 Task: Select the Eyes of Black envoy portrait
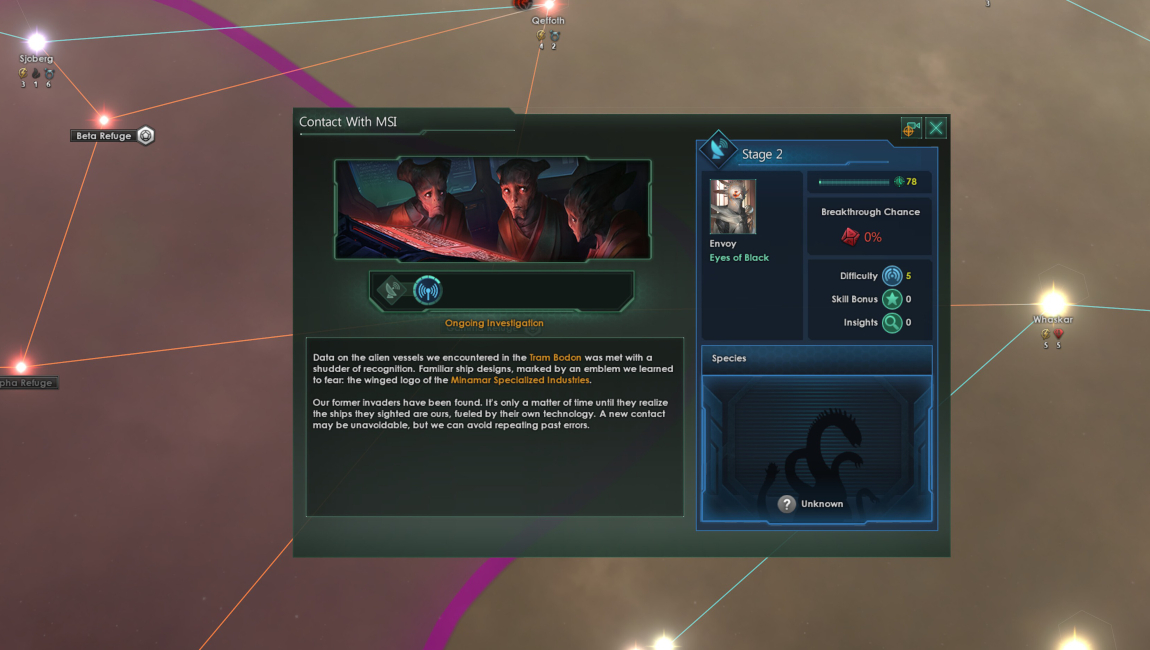733,207
